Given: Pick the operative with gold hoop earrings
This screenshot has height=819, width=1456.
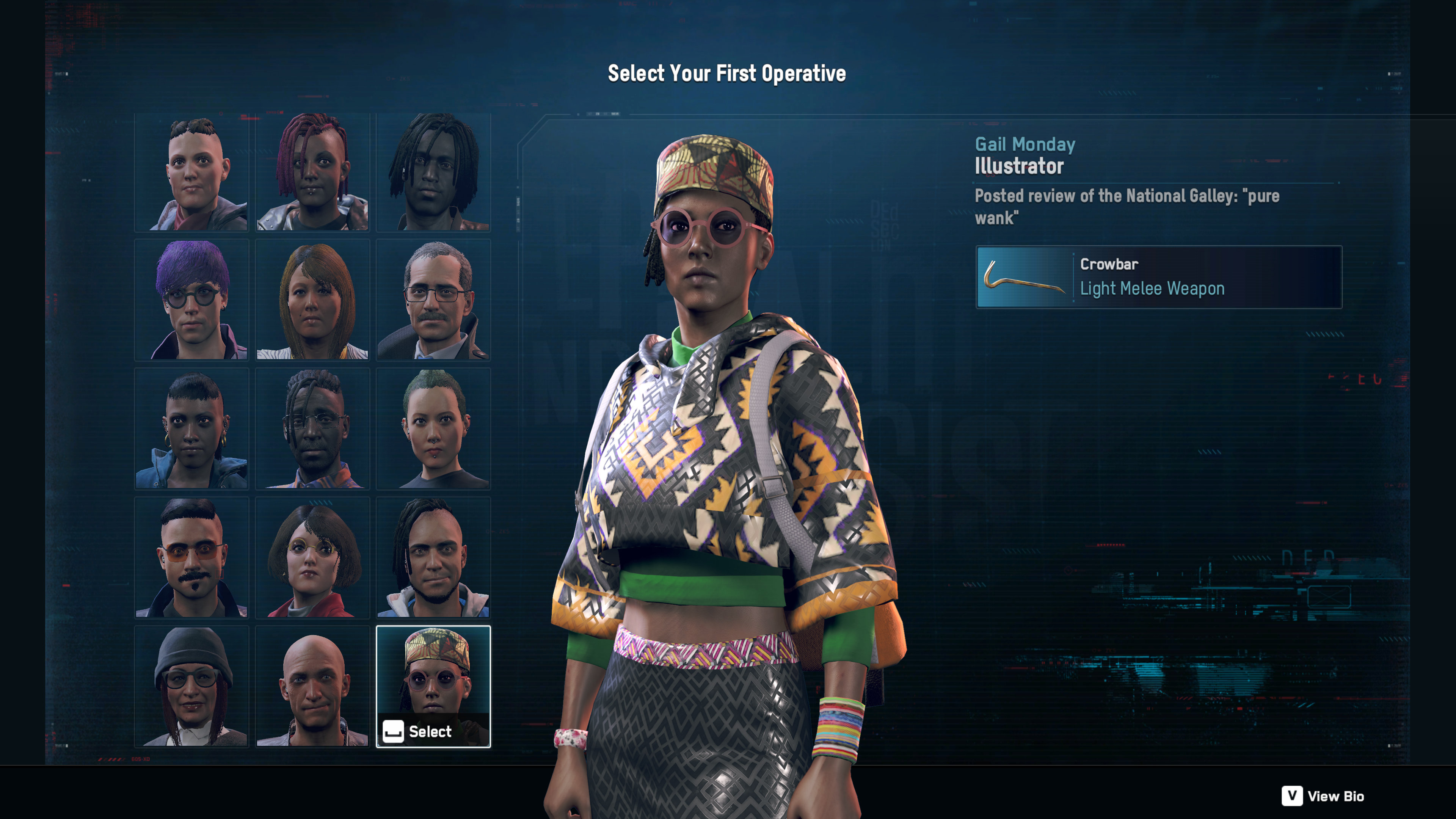Looking at the screenshot, I should pos(191,429).
